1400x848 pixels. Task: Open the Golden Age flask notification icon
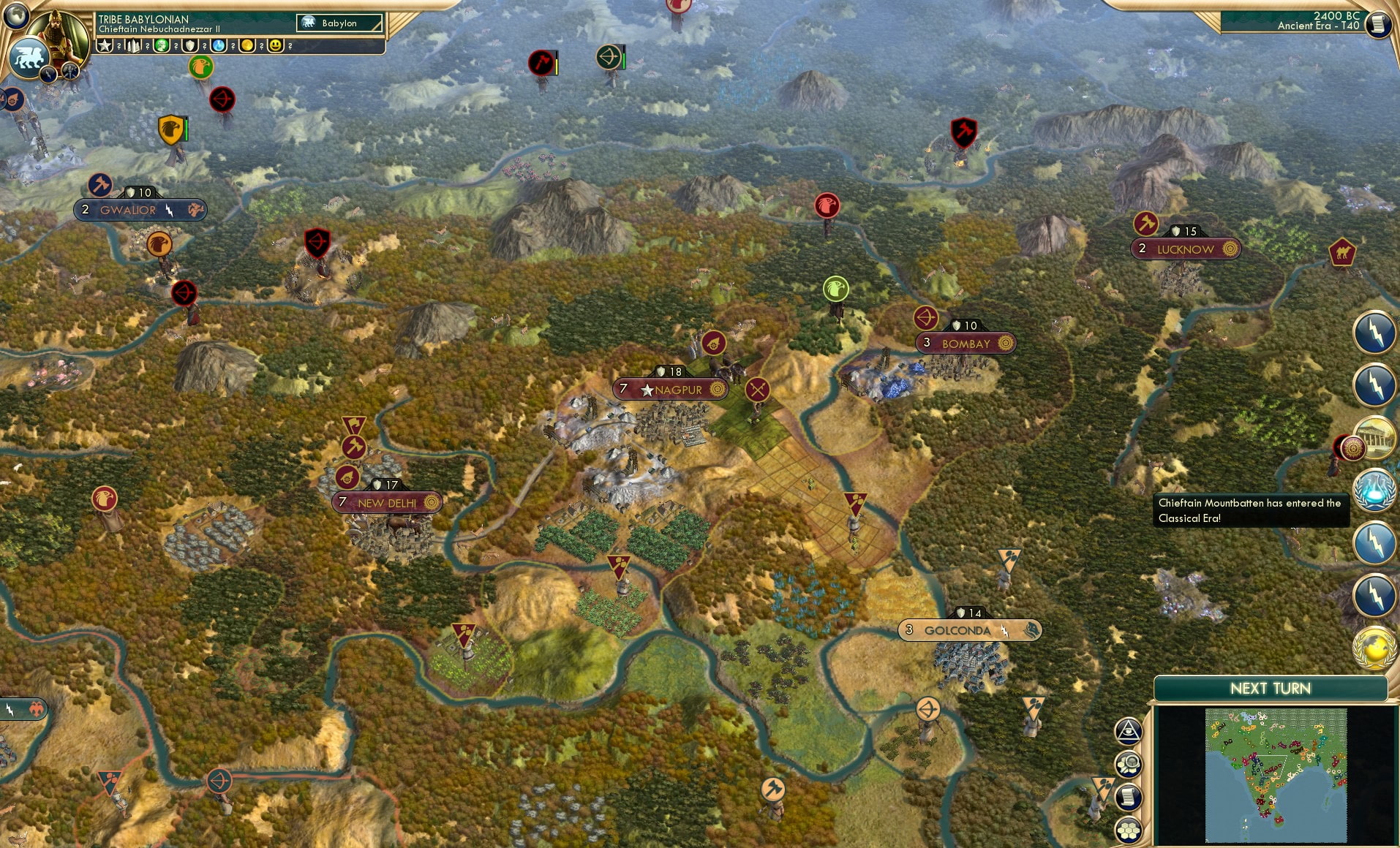point(1376,488)
